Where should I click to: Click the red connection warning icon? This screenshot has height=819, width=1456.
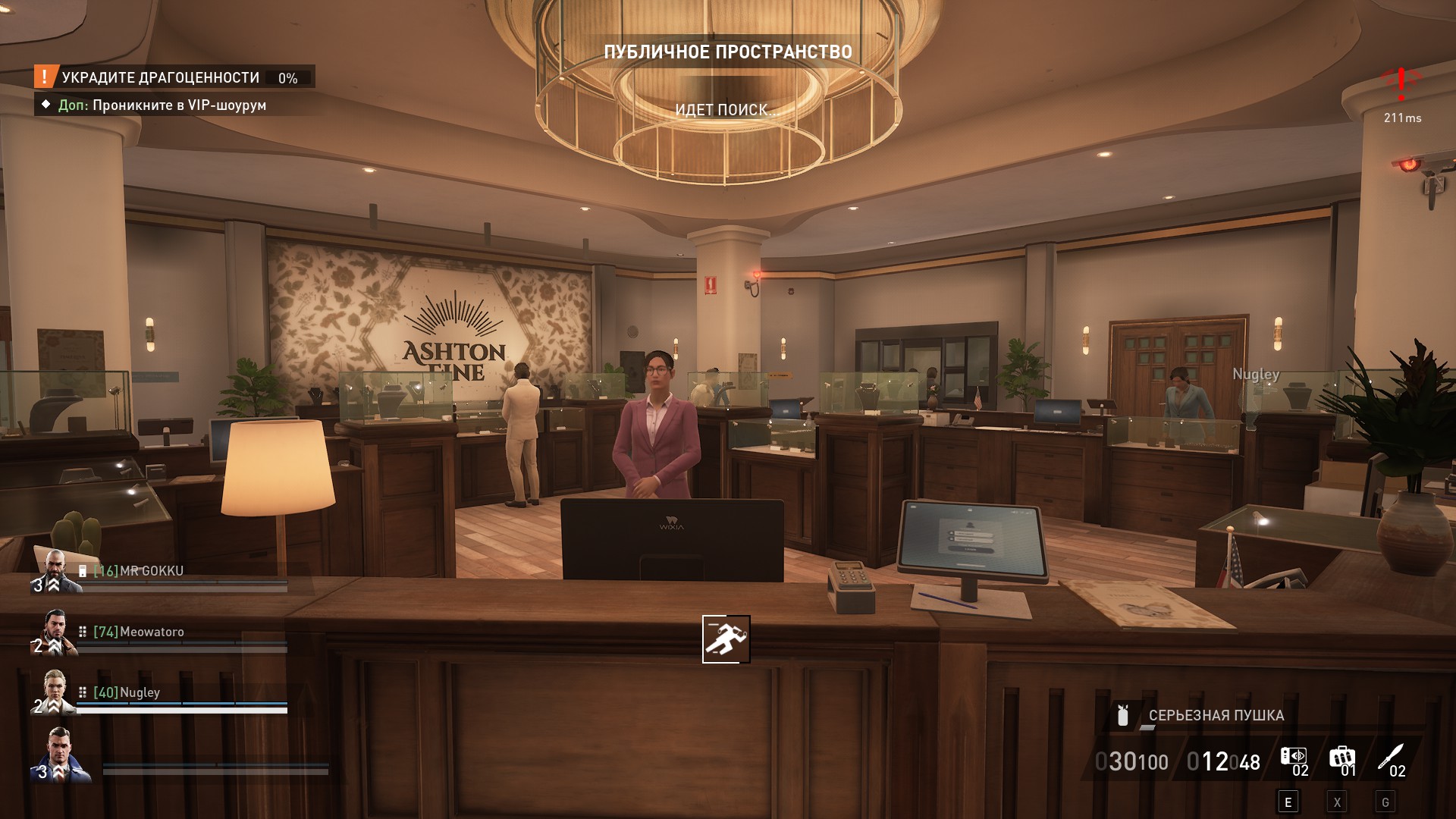click(x=1401, y=83)
